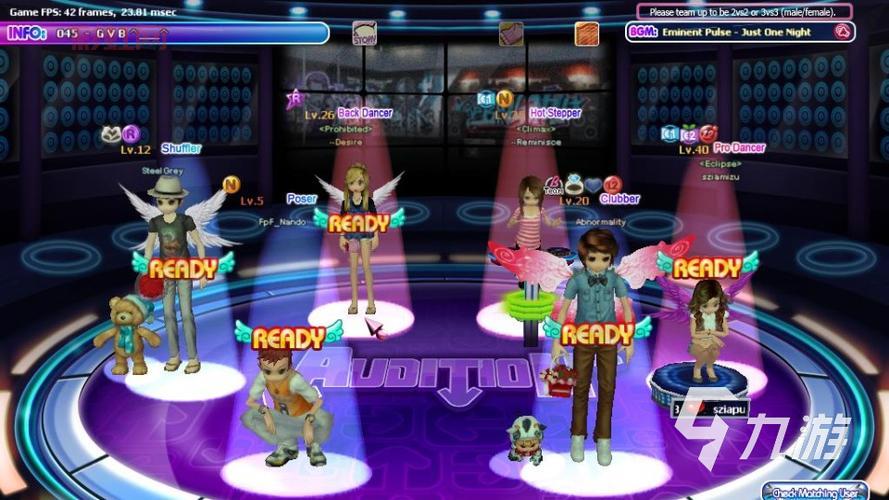Image resolution: width=889 pixels, height=500 pixels.
Task: Select the Back Dancer player name tag
Action: [365, 114]
